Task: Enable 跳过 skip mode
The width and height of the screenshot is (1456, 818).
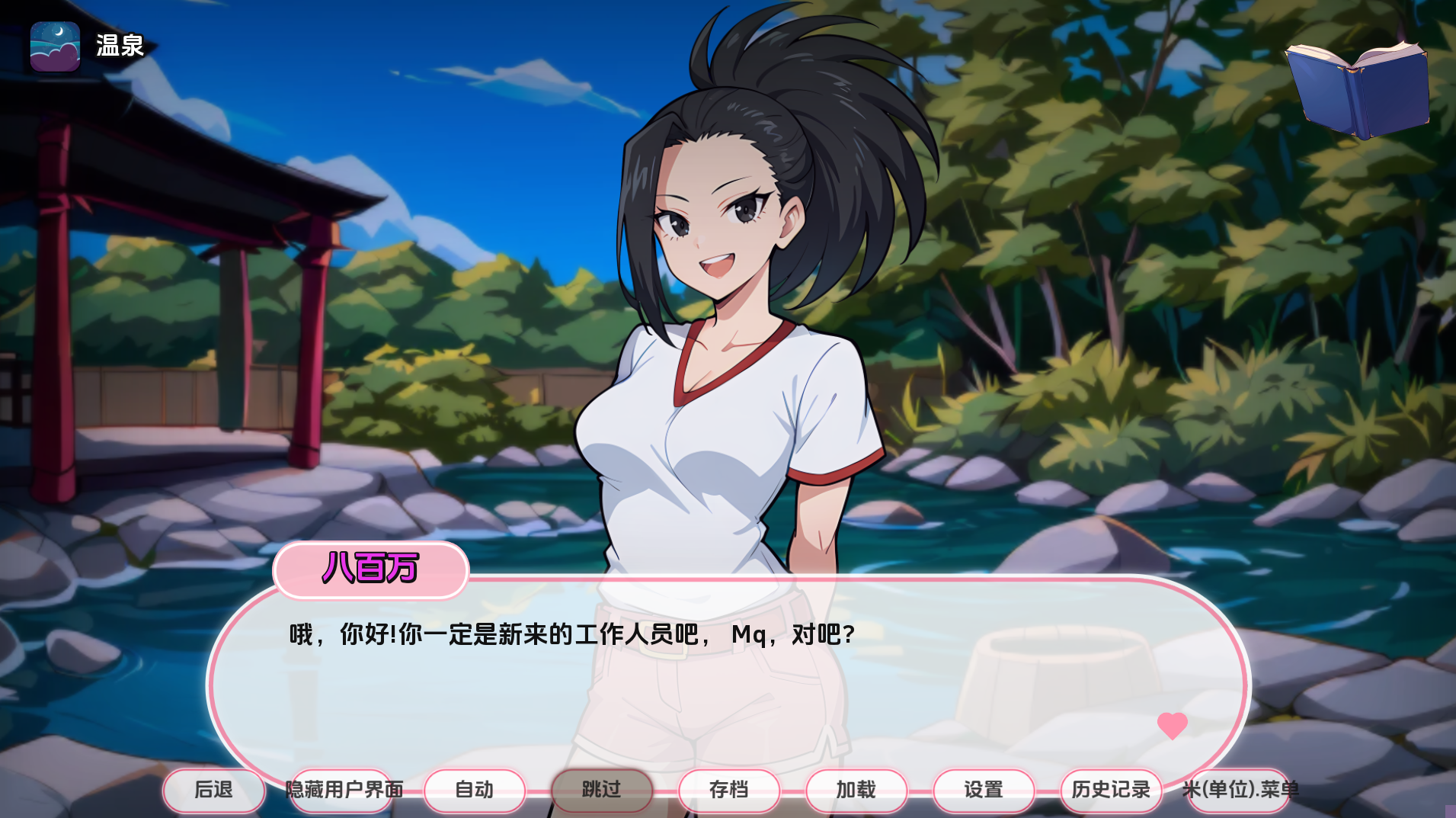Action: pyautogui.click(x=602, y=791)
